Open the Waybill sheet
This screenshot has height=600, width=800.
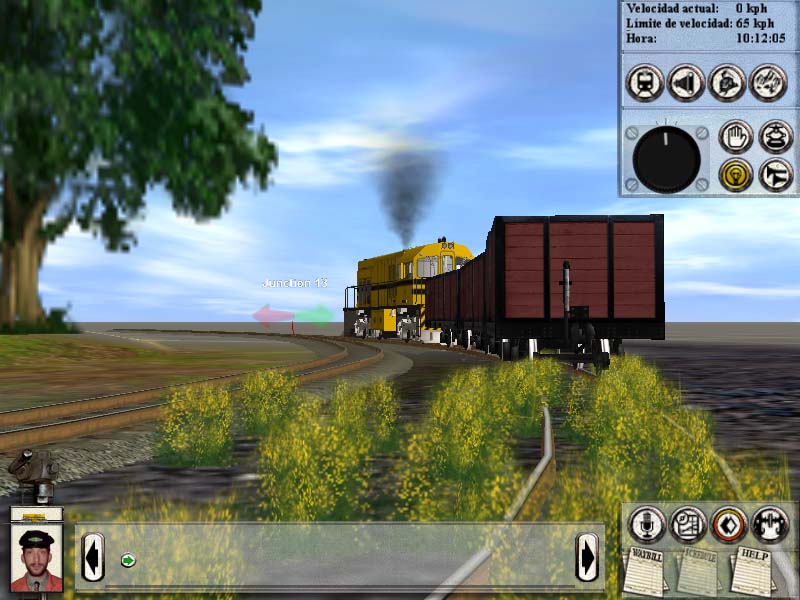click(646, 571)
